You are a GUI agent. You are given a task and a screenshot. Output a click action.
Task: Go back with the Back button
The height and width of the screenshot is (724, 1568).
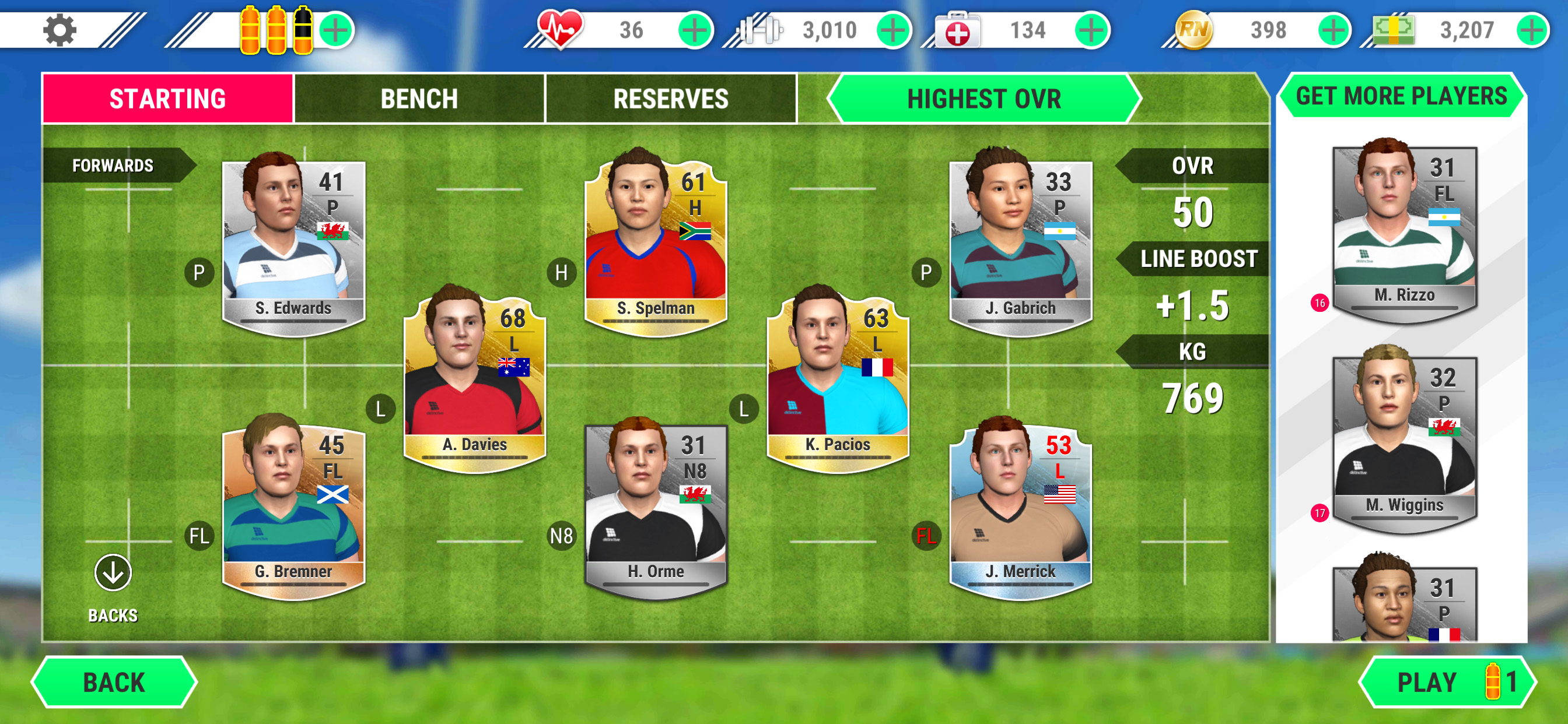(114, 682)
